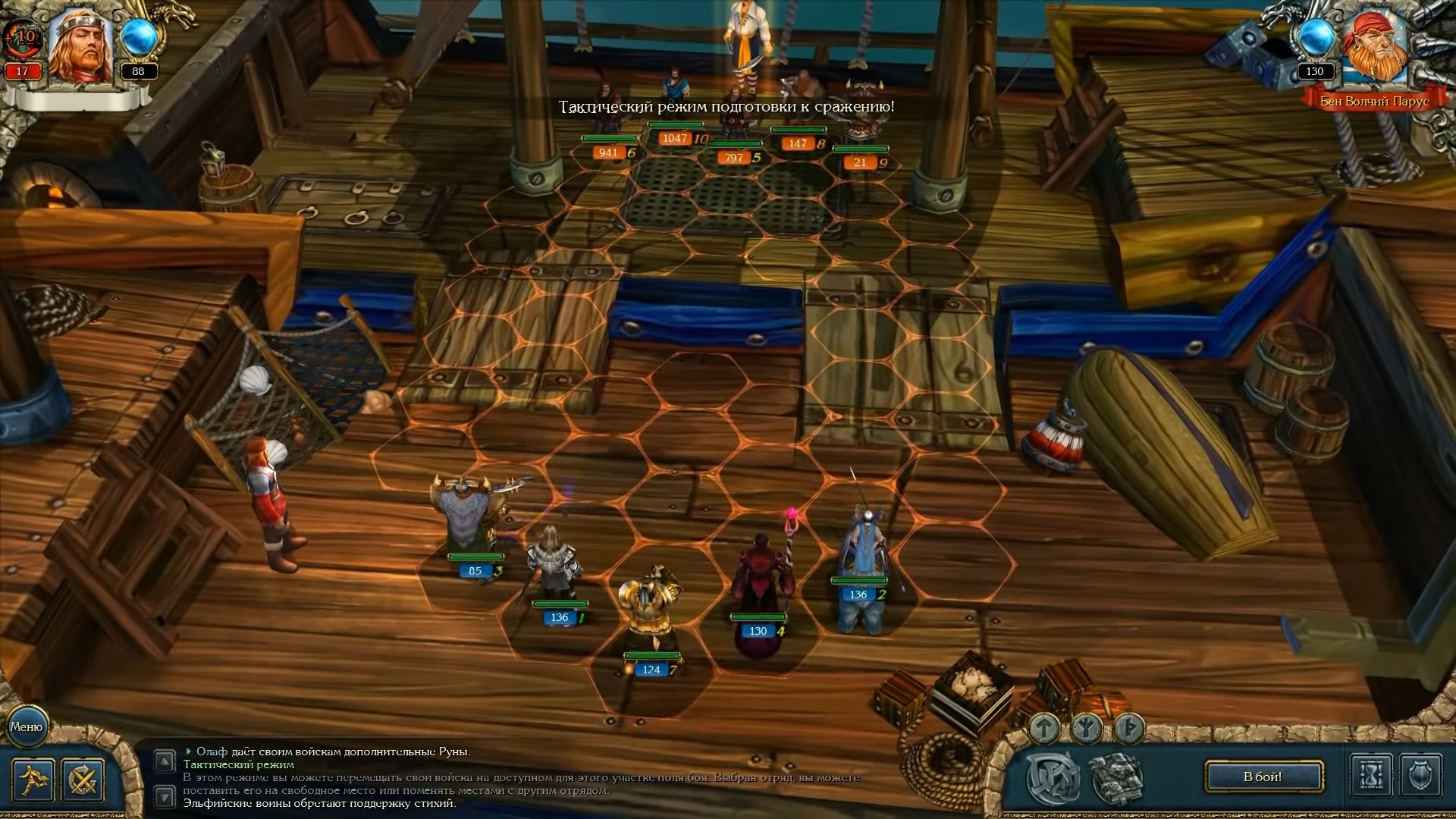Open the stone spell book icon
Image resolution: width=1456 pixels, height=819 pixels.
pos(1116,777)
